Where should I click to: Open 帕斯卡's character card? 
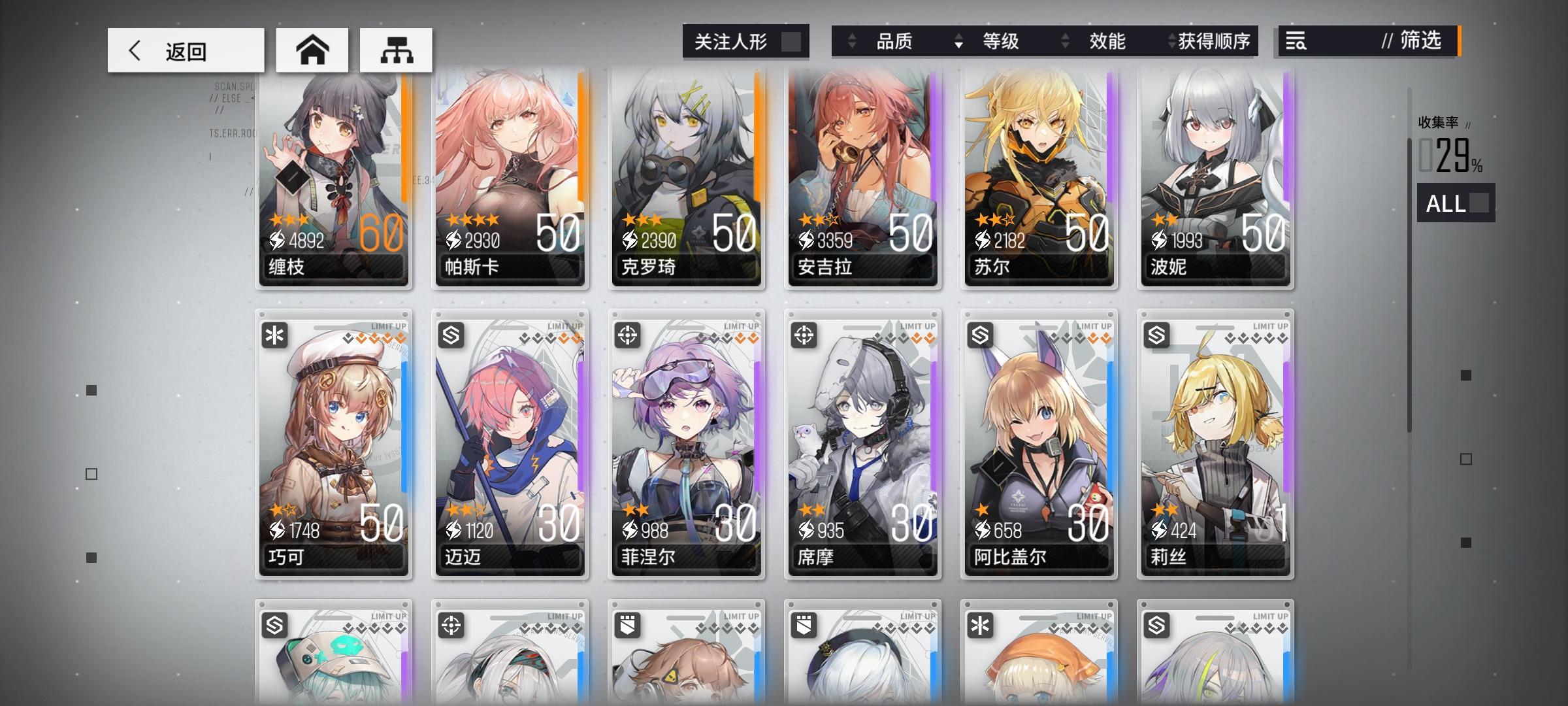510,176
